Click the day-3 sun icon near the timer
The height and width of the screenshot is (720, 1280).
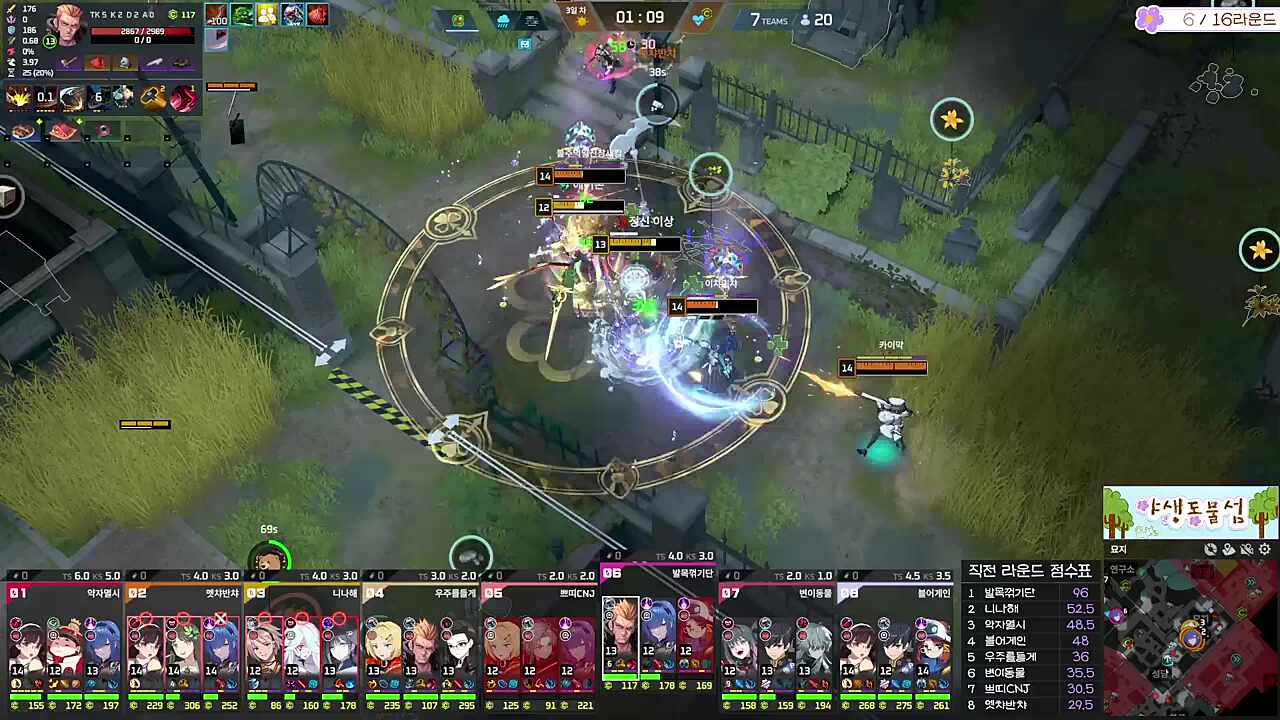tap(582, 20)
